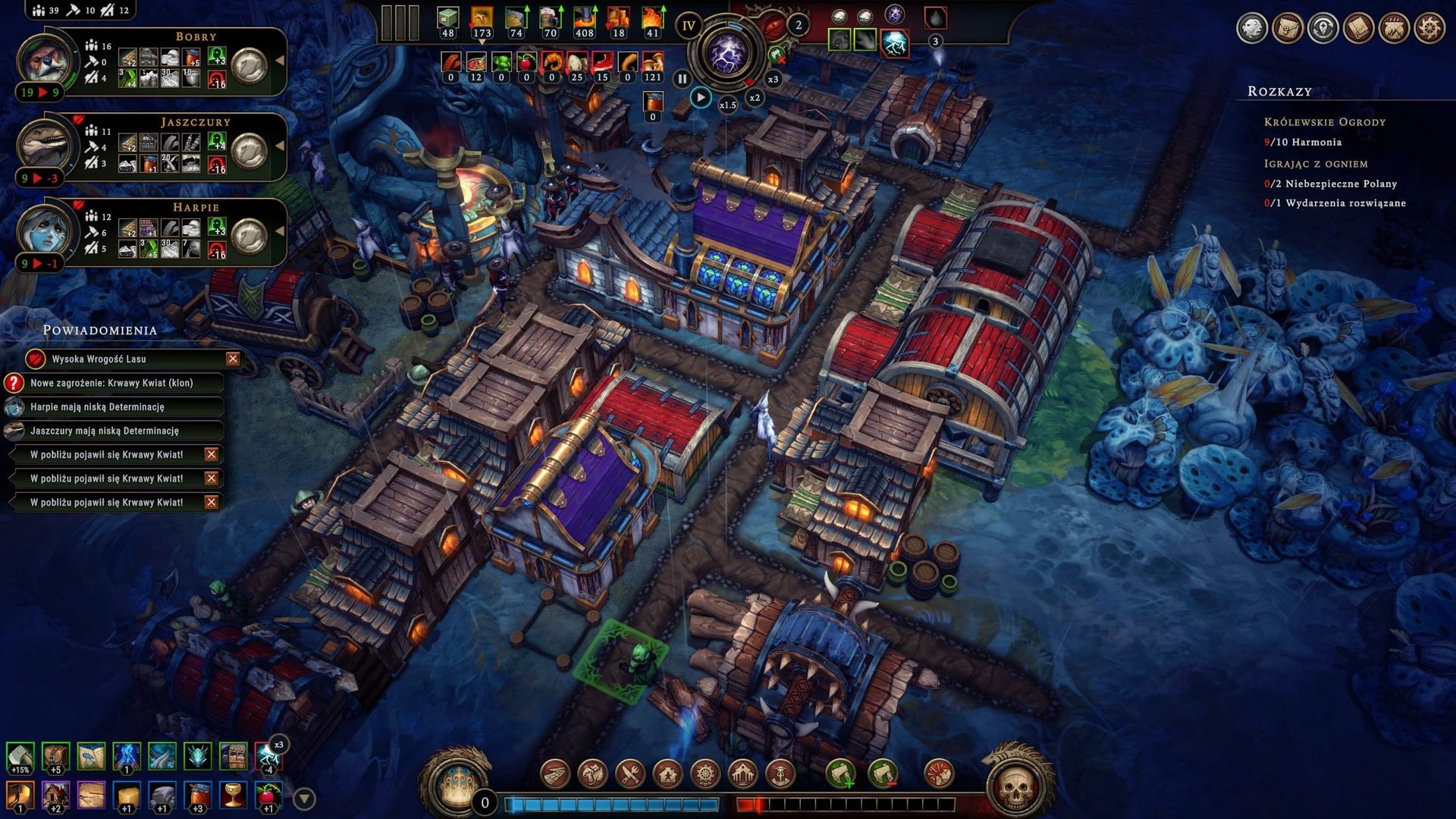Set game speed to x3
The width and height of the screenshot is (1456, 819).
click(x=773, y=80)
